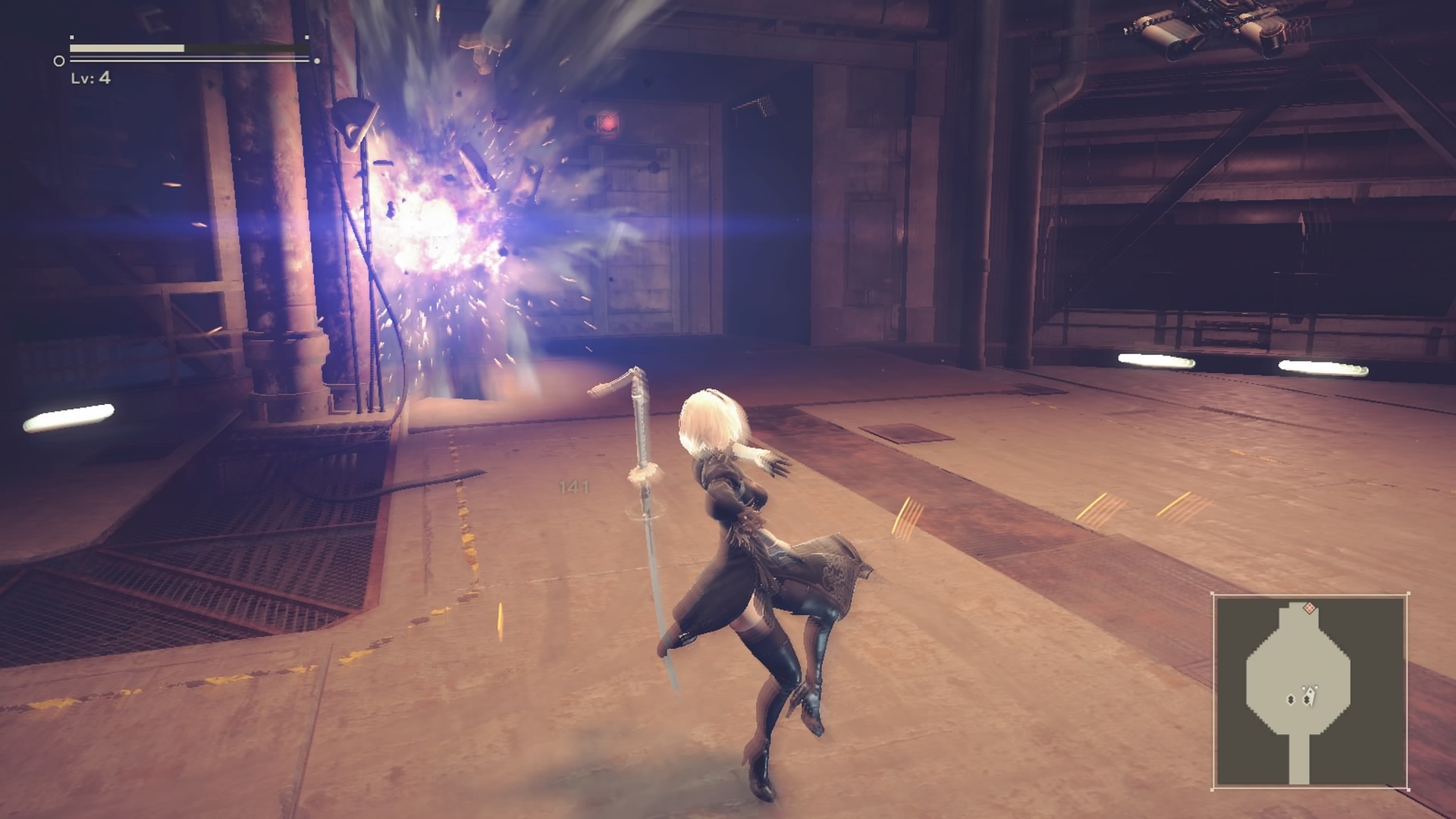Select the red objective marker on minimap
This screenshot has width=1456, height=819.
click(1309, 608)
